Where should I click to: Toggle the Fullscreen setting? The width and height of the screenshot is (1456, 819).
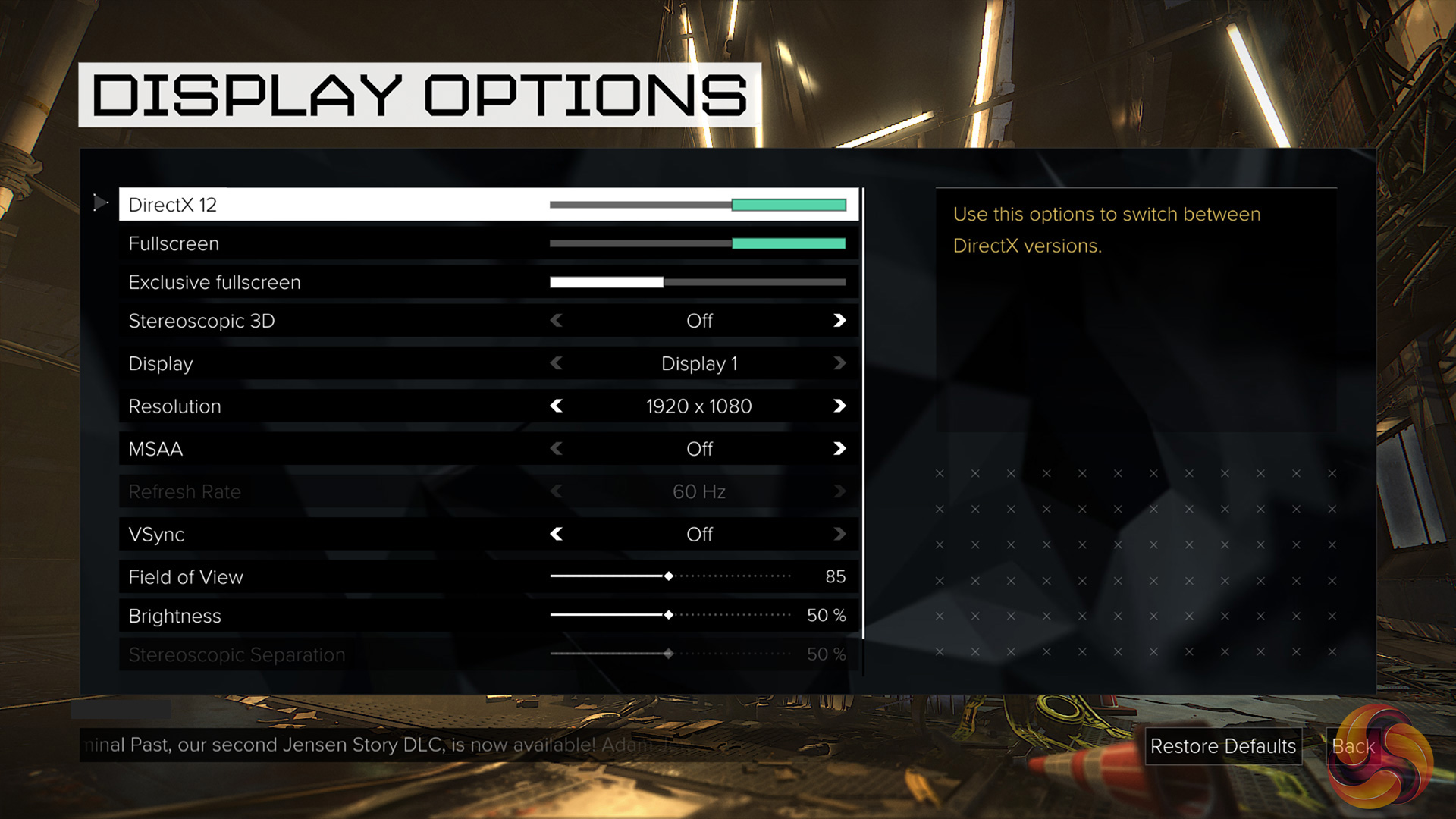tap(698, 243)
